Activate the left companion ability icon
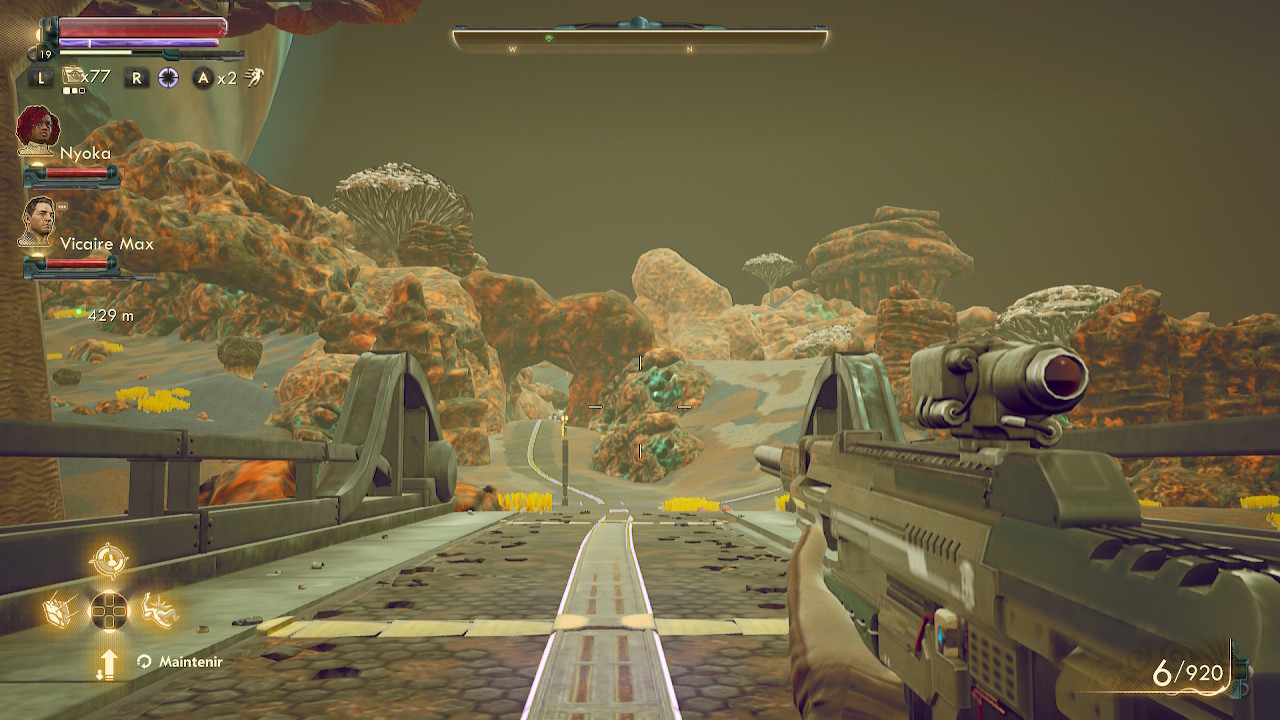The image size is (1280, 720). [x=61, y=610]
